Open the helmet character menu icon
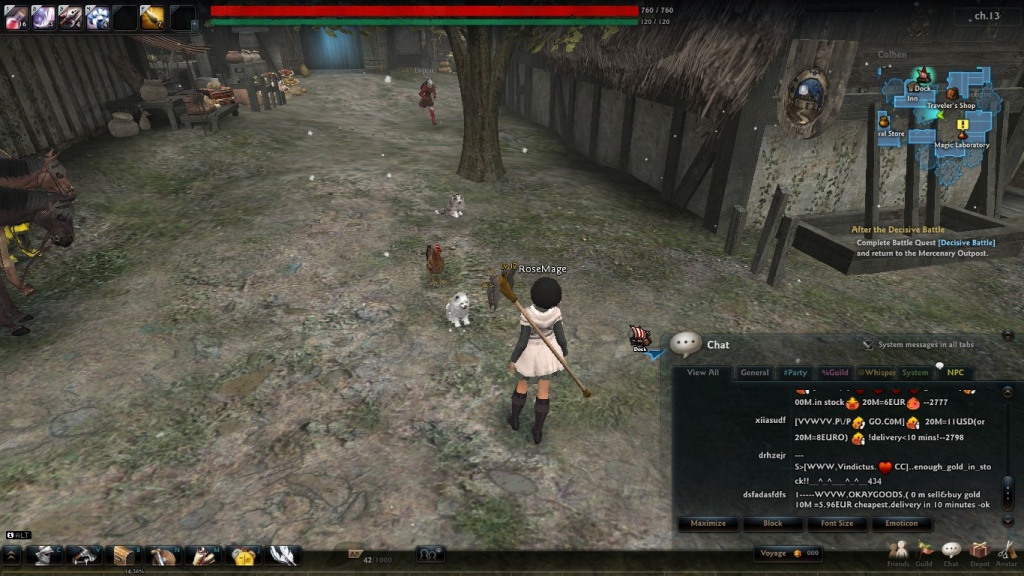Image resolution: width=1024 pixels, height=576 pixels. pos(42,555)
